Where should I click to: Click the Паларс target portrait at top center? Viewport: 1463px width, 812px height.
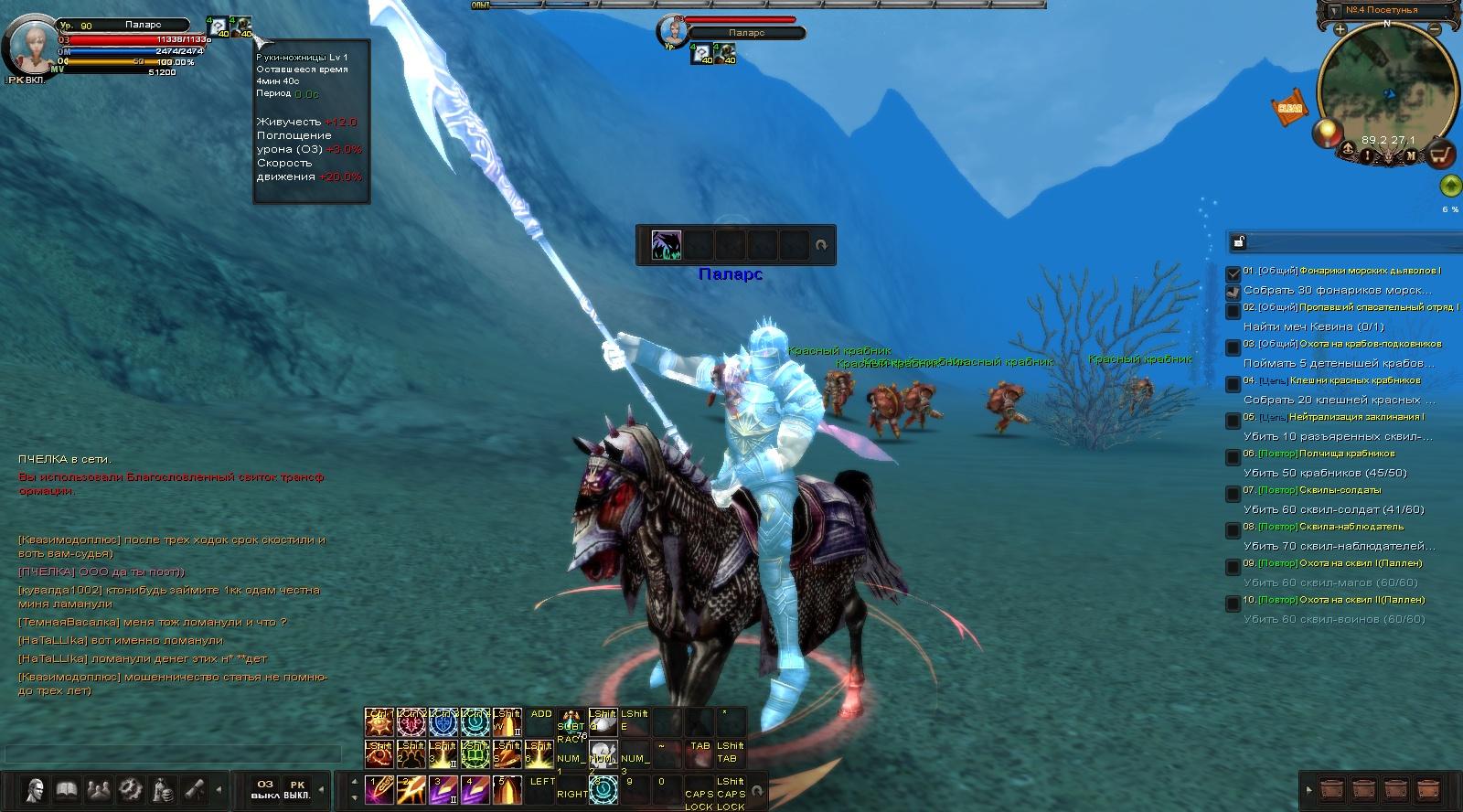pyautogui.click(x=672, y=29)
